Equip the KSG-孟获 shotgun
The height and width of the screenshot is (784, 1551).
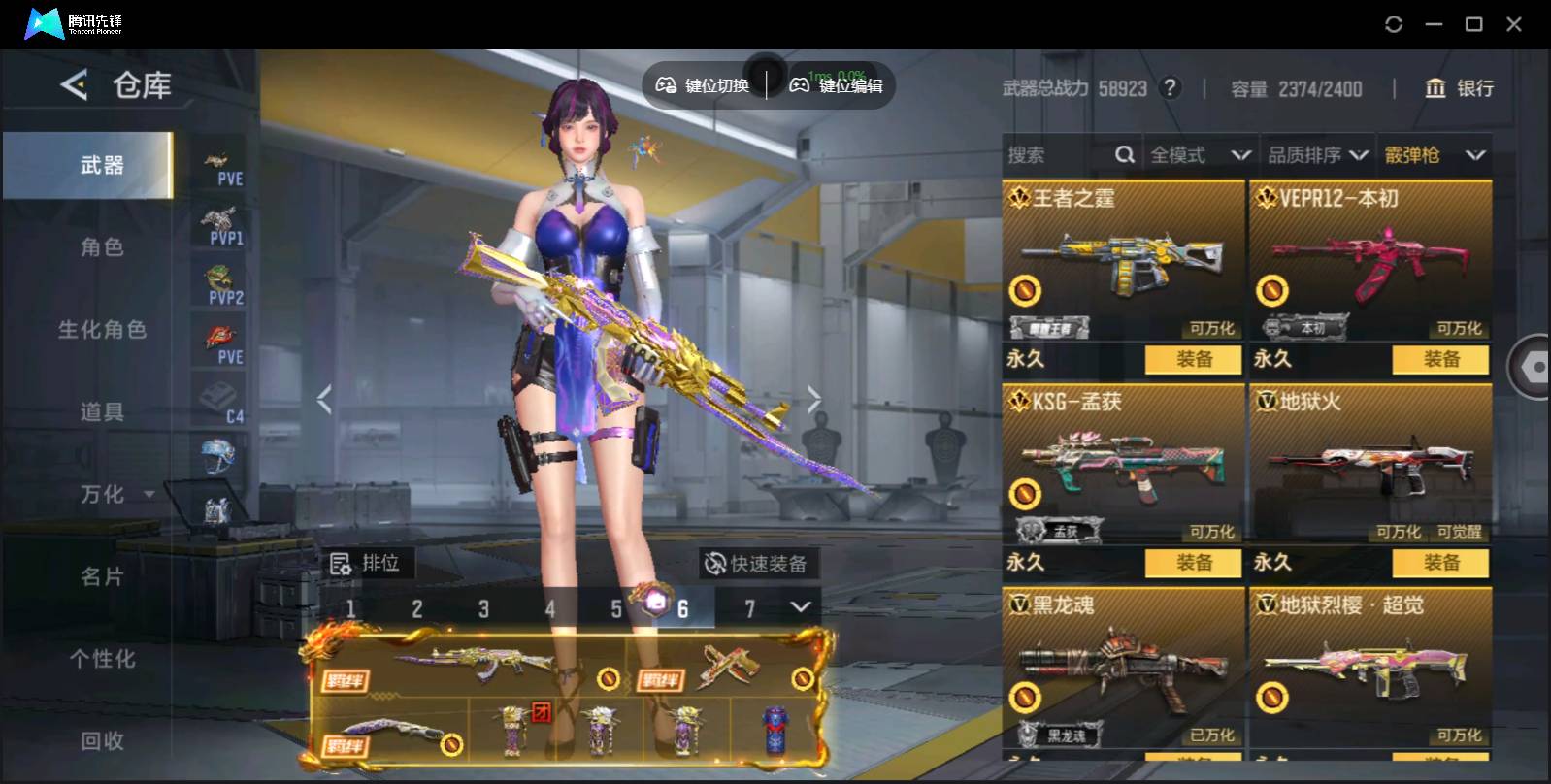(1193, 563)
